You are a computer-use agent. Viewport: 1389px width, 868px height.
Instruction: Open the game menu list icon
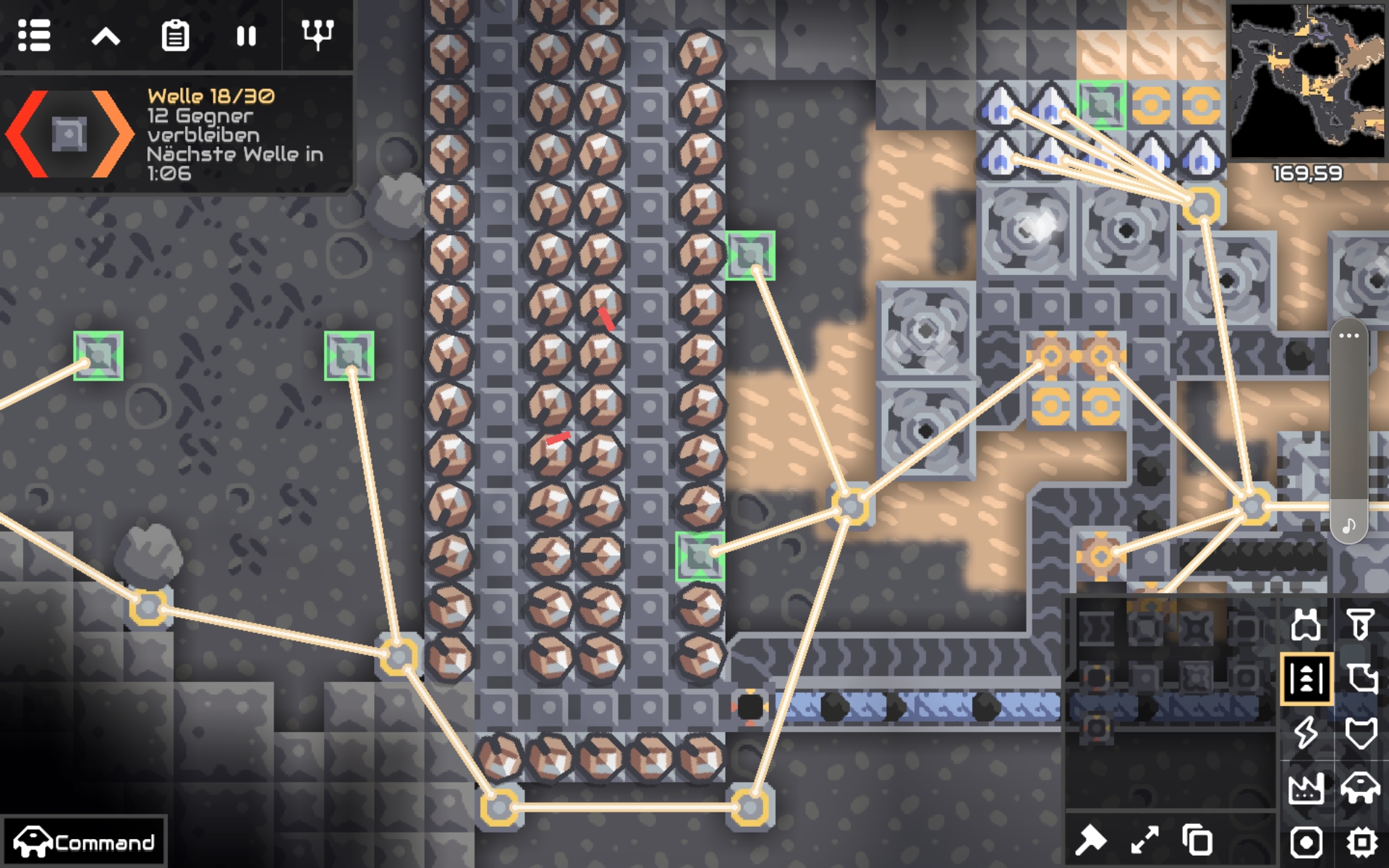34,36
